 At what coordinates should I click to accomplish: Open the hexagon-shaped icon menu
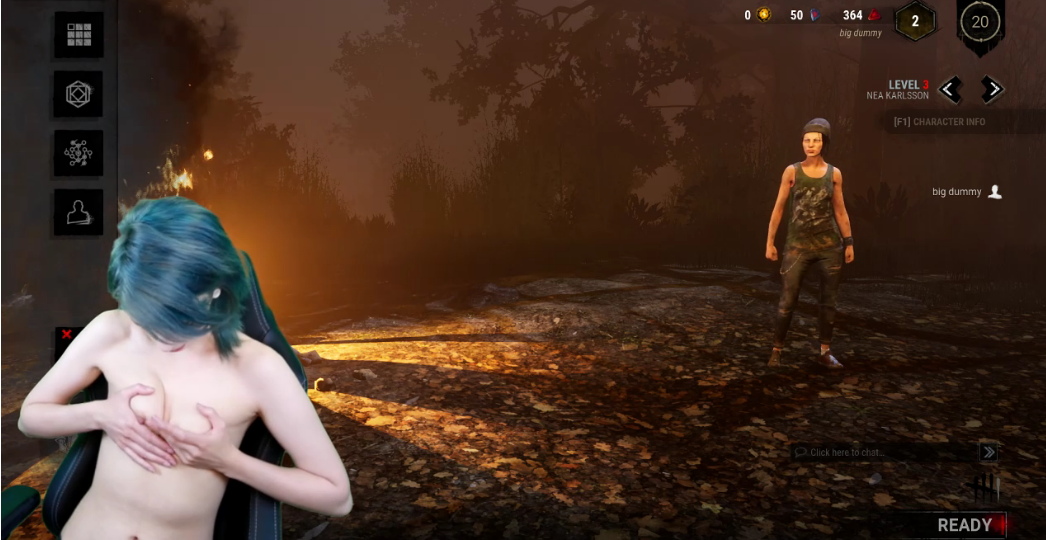(x=78, y=94)
